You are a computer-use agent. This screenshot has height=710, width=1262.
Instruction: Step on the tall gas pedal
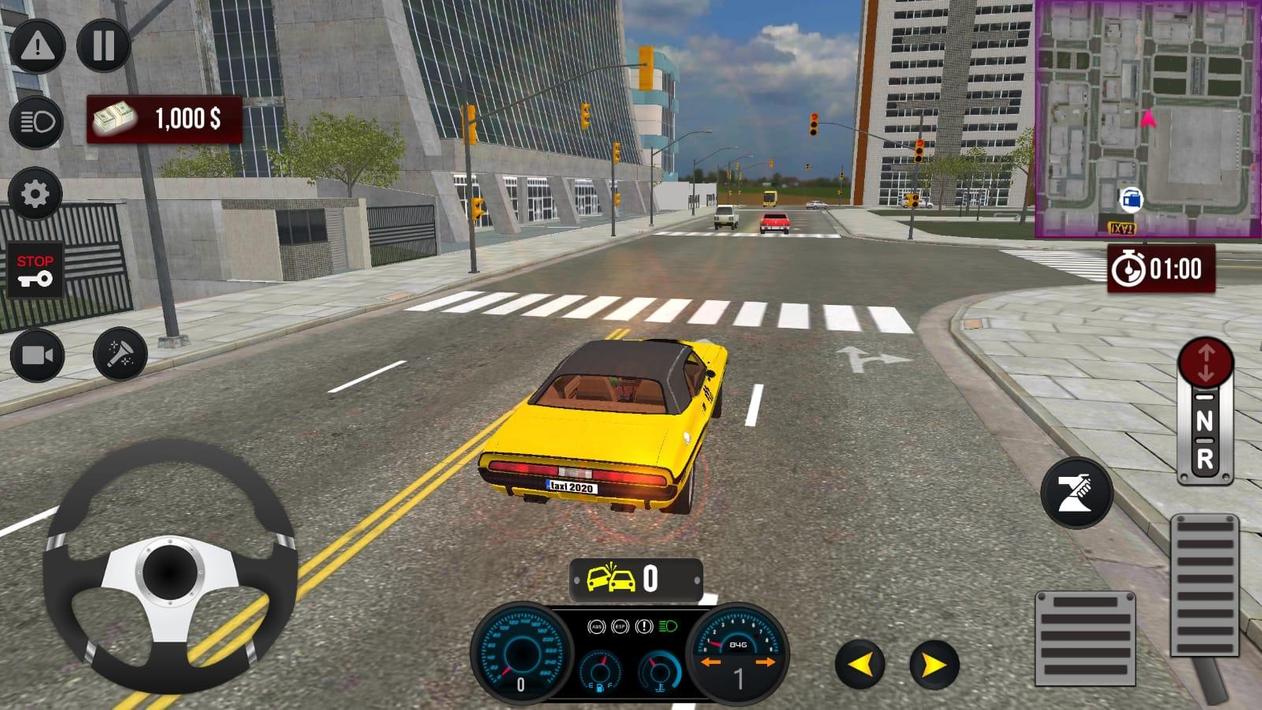tap(1204, 585)
